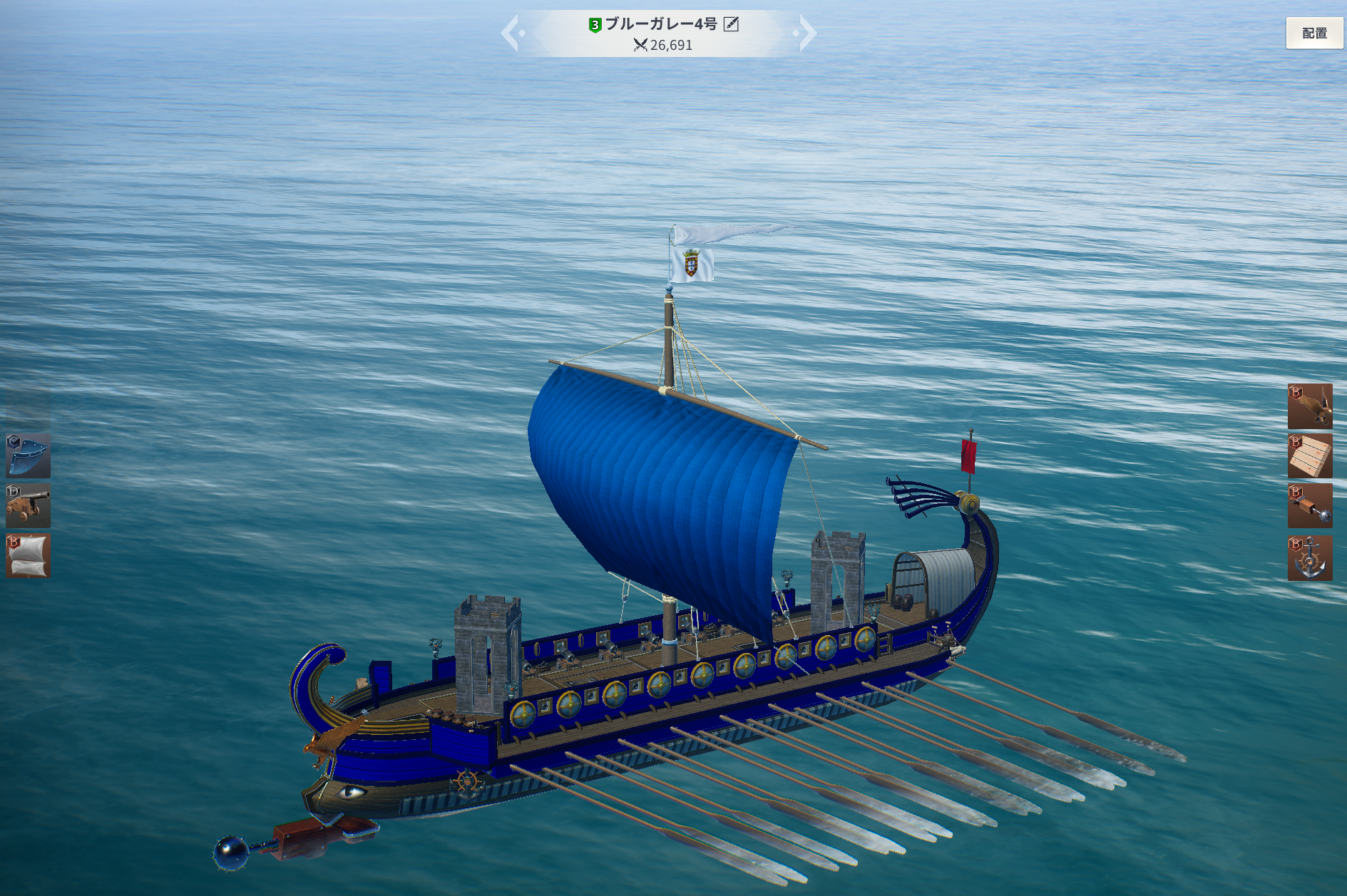Screen dimensions: 1347x896
Task: Select the anchor equipment slot
Action: click(x=1310, y=557)
